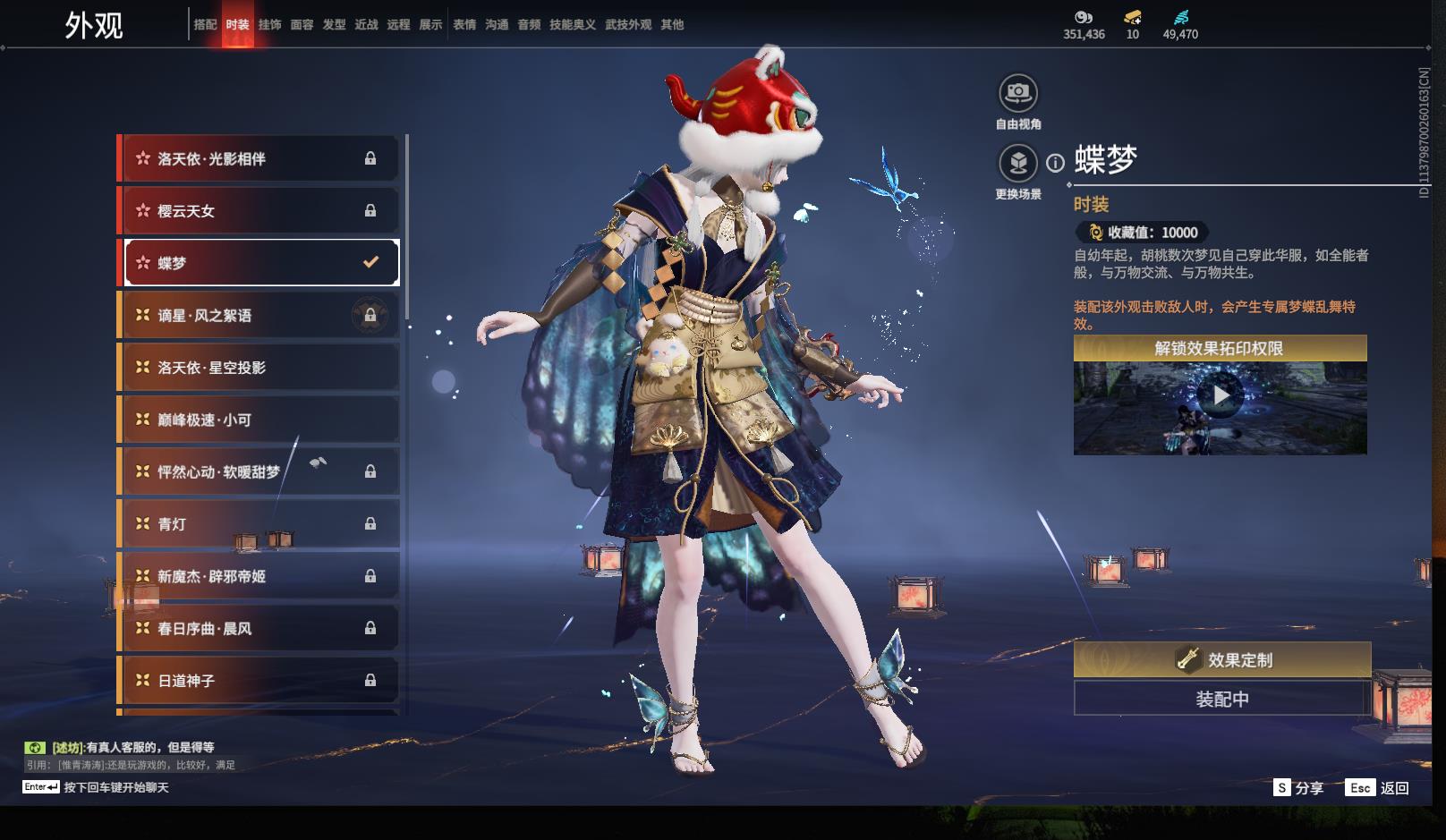Viewport: 1446px width, 840px height.
Task: Select the 洛天依·光影相伴 outfit
Action: pyautogui.click(x=259, y=158)
